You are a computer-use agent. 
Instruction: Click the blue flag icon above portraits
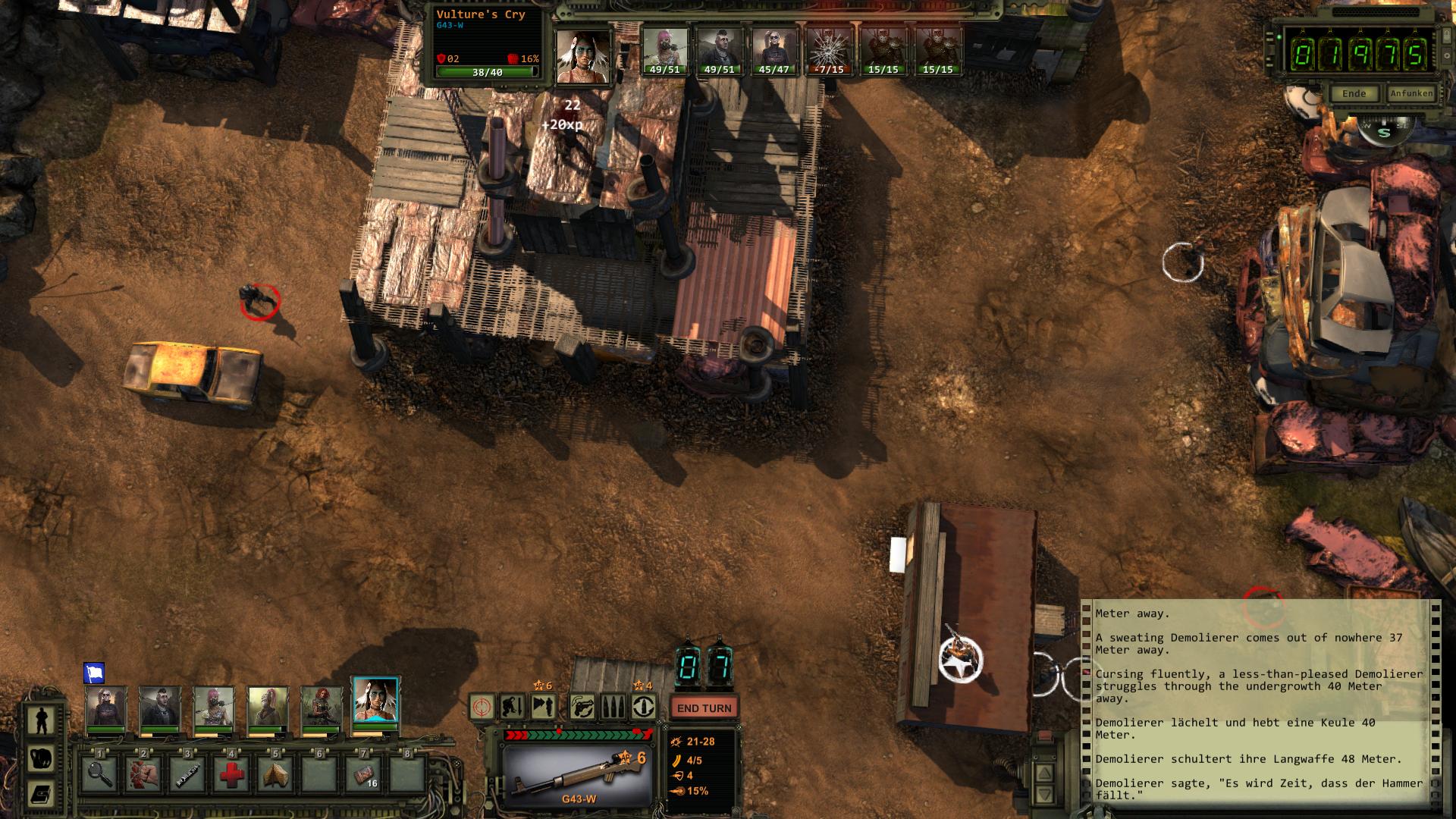(x=94, y=673)
